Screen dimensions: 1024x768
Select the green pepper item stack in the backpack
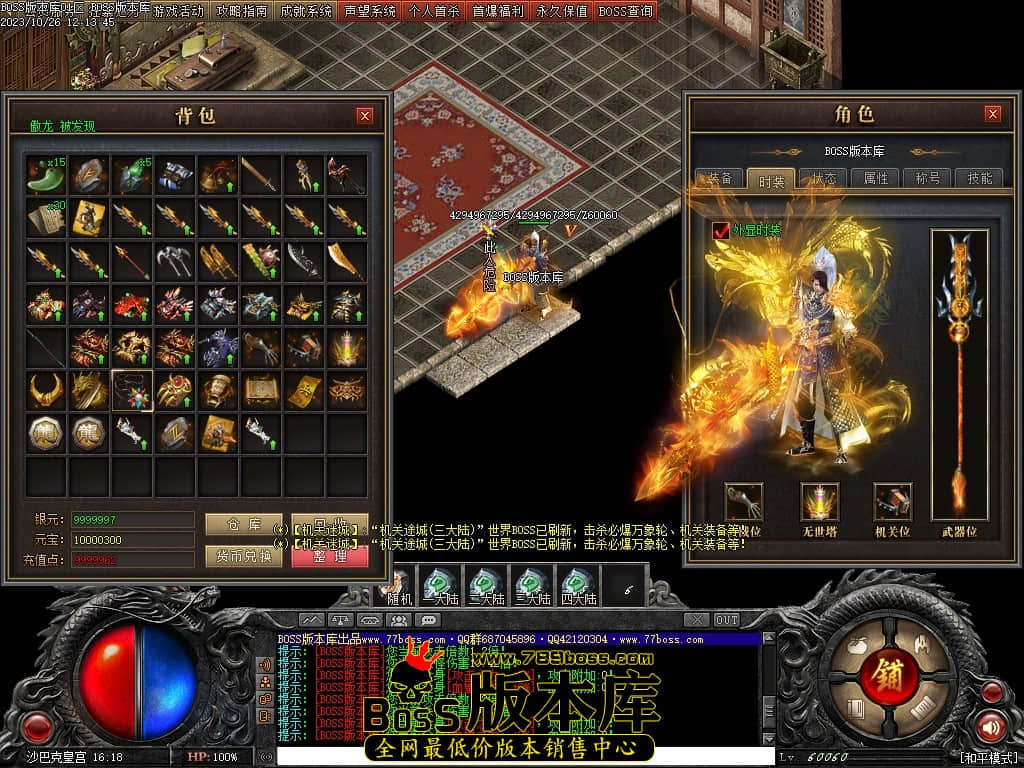pos(46,175)
